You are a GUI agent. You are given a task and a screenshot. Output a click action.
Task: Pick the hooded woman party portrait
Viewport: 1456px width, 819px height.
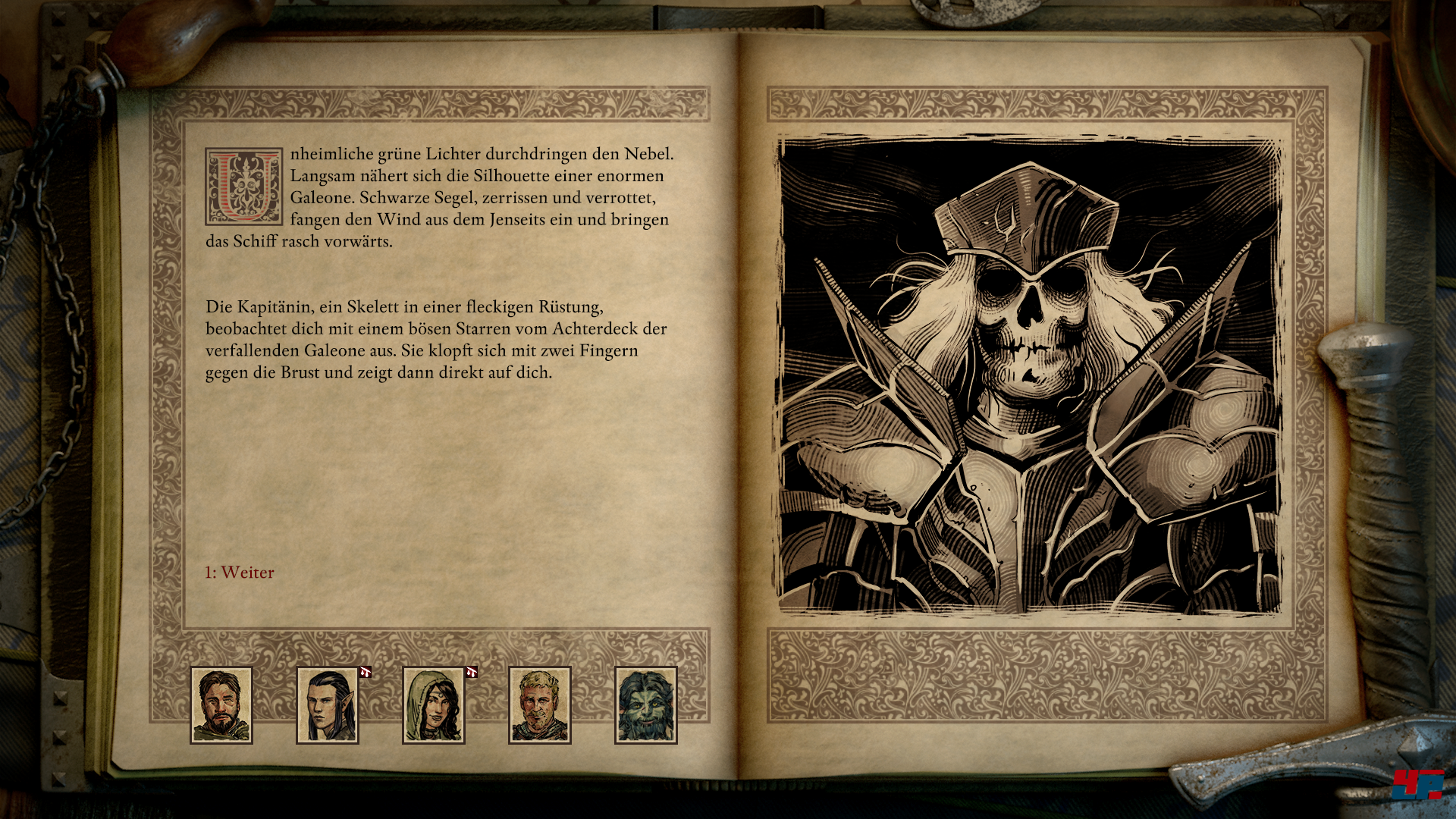tap(434, 705)
